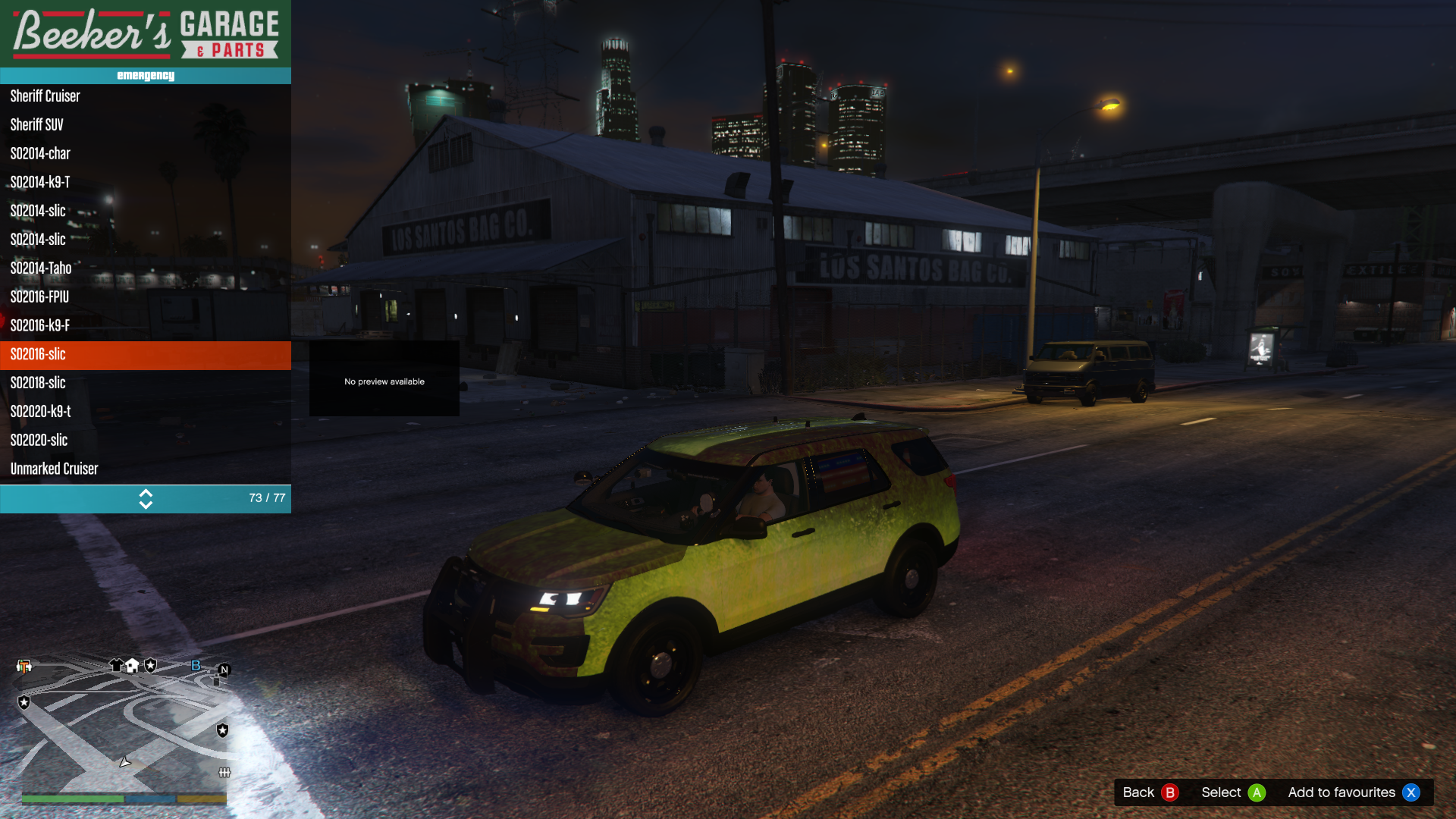
Task: Click the menu's up-down scroll arrows
Action: pyautogui.click(x=146, y=499)
